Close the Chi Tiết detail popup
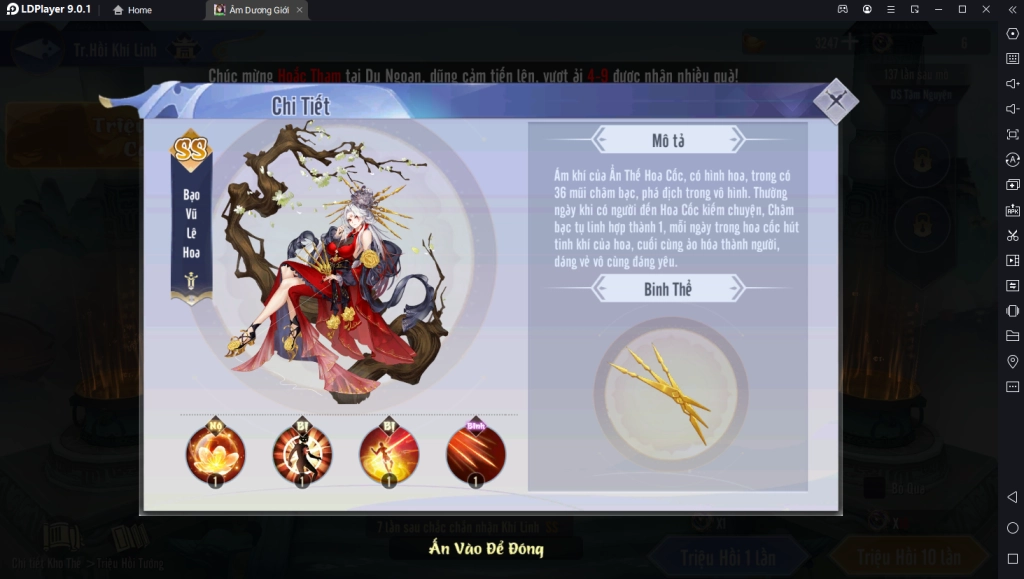The height and width of the screenshot is (579, 1024). click(836, 100)
